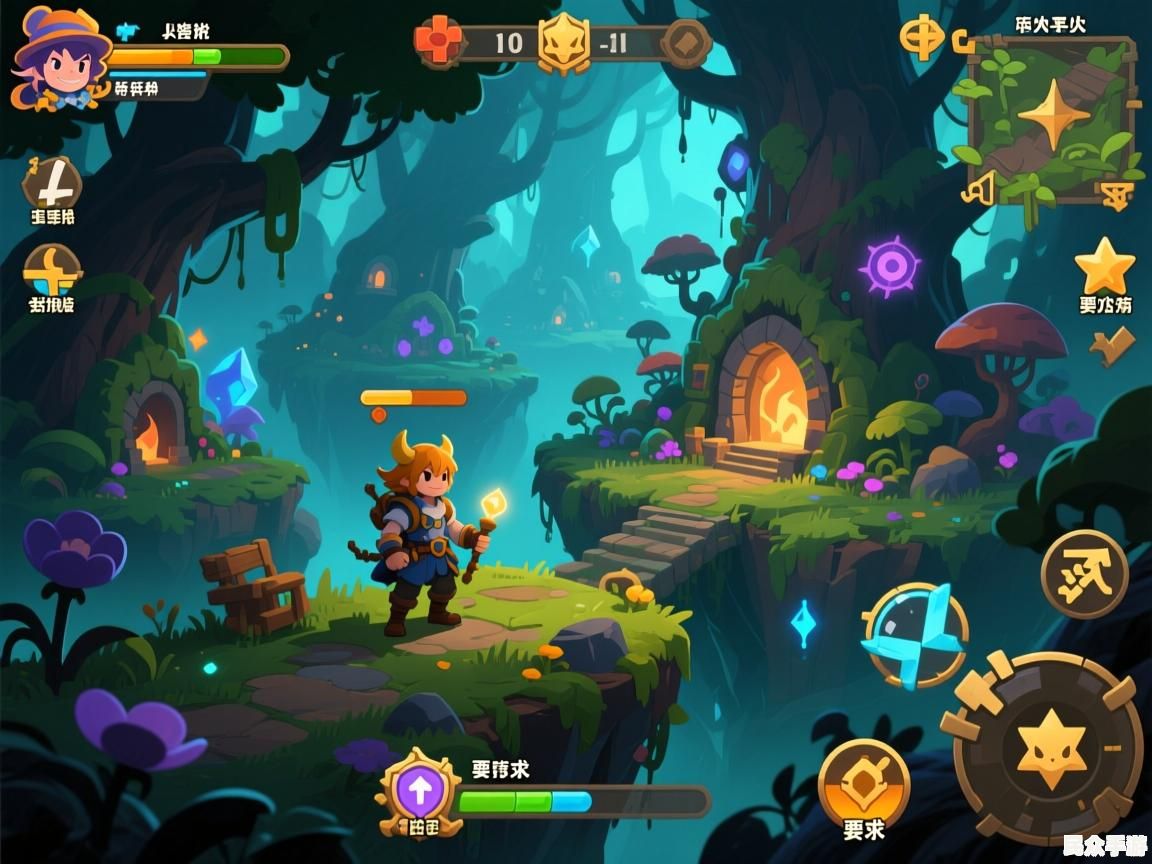The image size is (1152, 864).
Task: Select the golden fox crest badge
Action: point(564,44)
